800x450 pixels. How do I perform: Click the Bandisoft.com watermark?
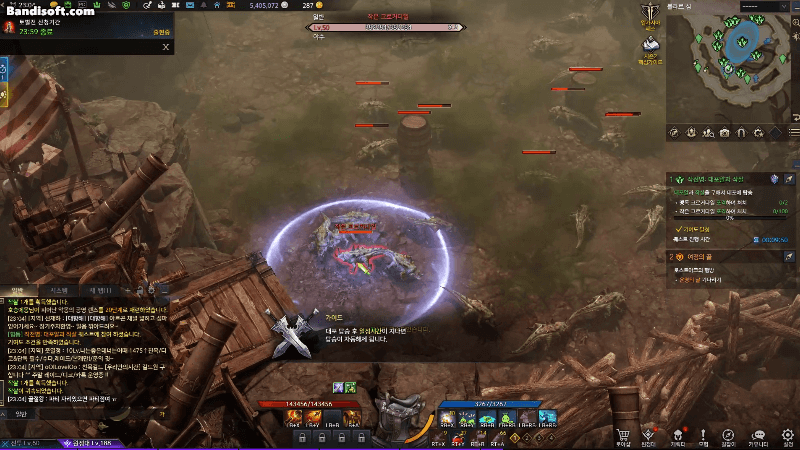[x=48, y=10]
